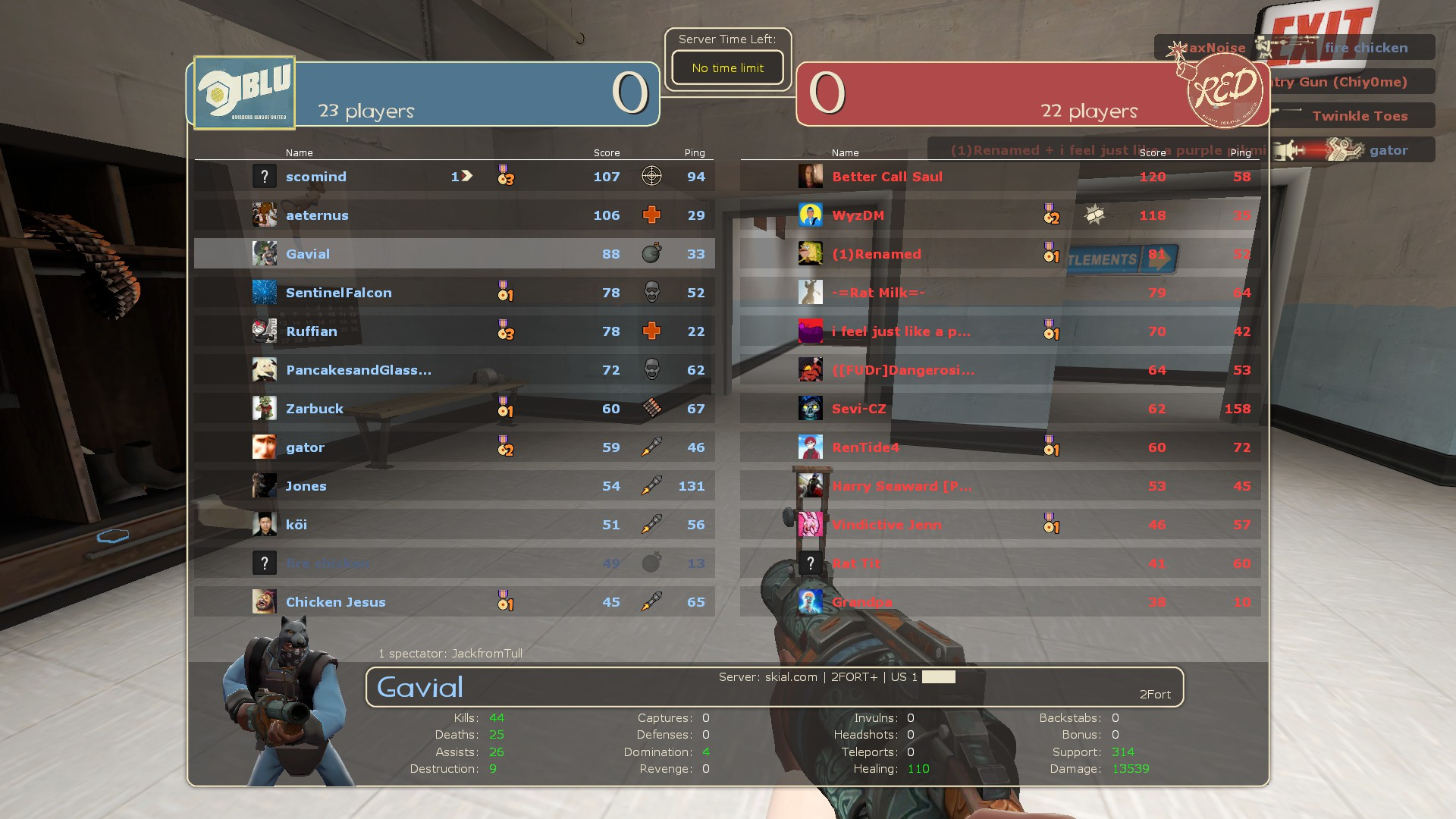Choose SentinelFalcon from the BLU roster
The width and height of the screenshot is (1456, 819).
[x=453, y=293]
